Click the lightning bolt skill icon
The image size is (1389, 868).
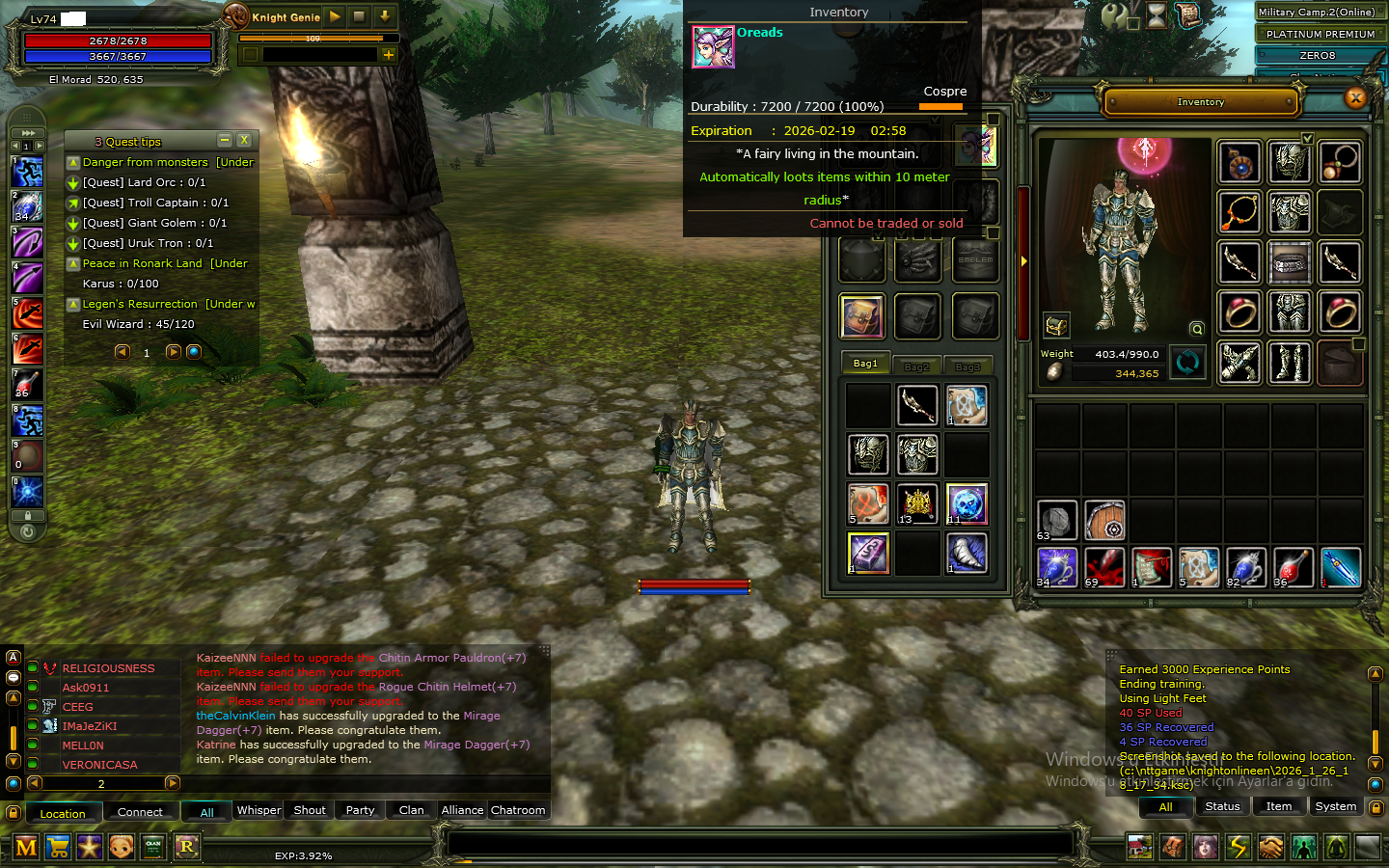coord(1239,846)
